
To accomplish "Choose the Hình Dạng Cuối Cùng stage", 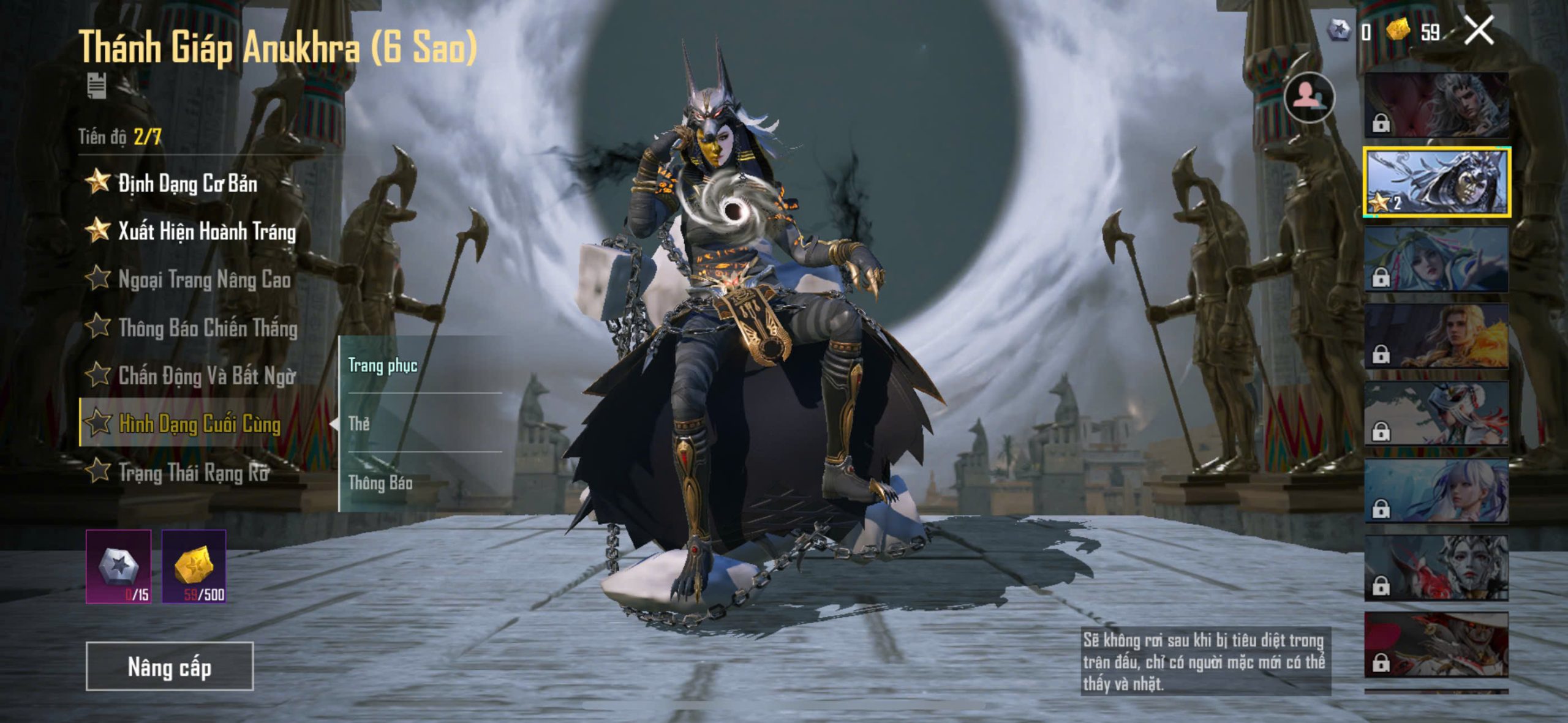I will pos(198,424).
